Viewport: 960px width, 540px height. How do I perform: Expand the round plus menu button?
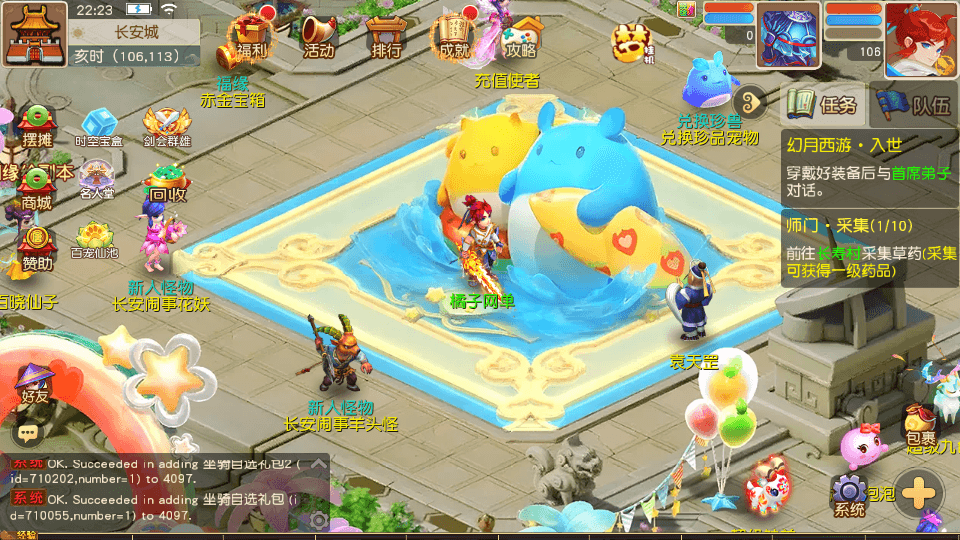pos(919,495)
